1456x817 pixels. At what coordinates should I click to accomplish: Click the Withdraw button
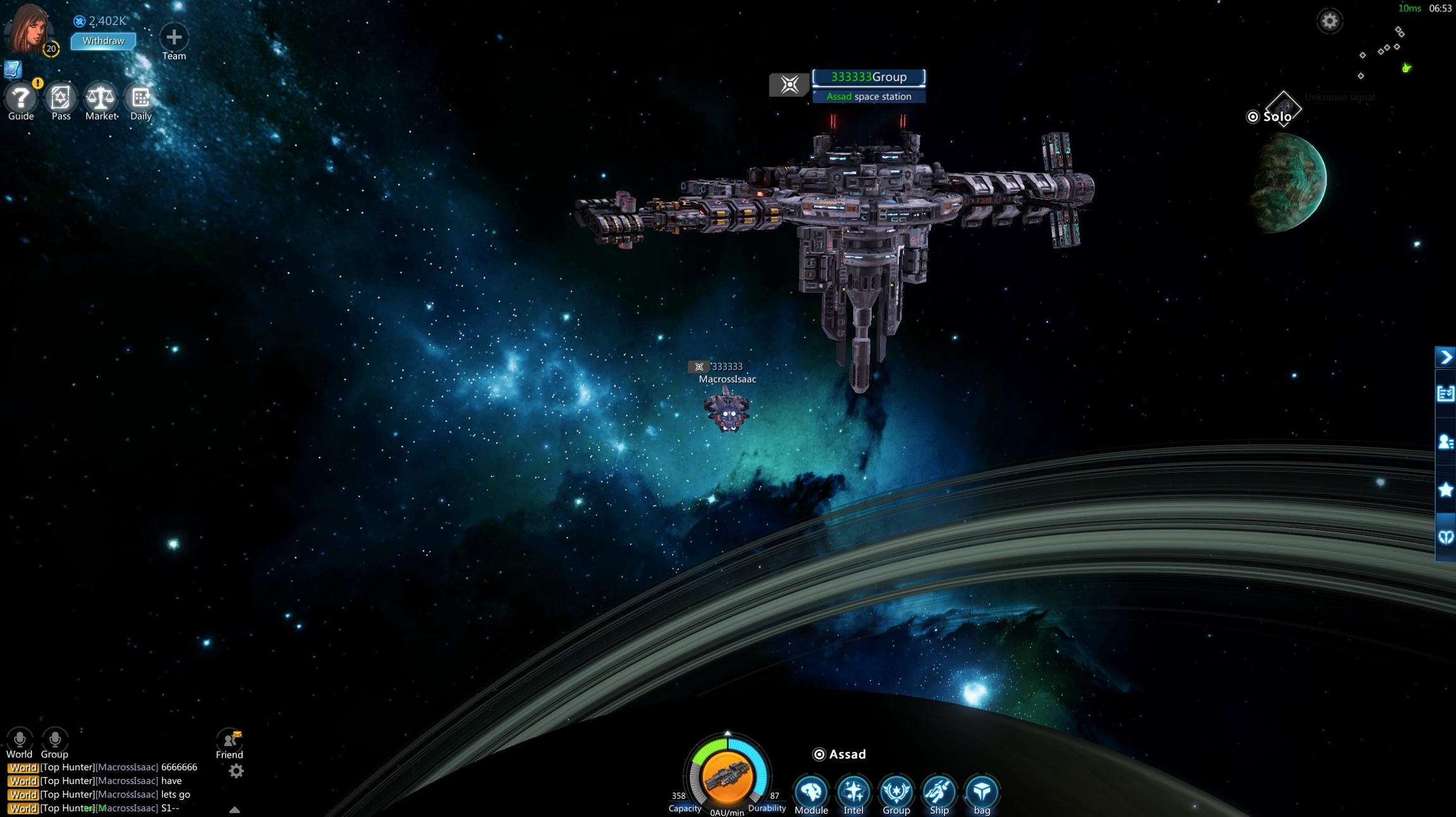103,41
